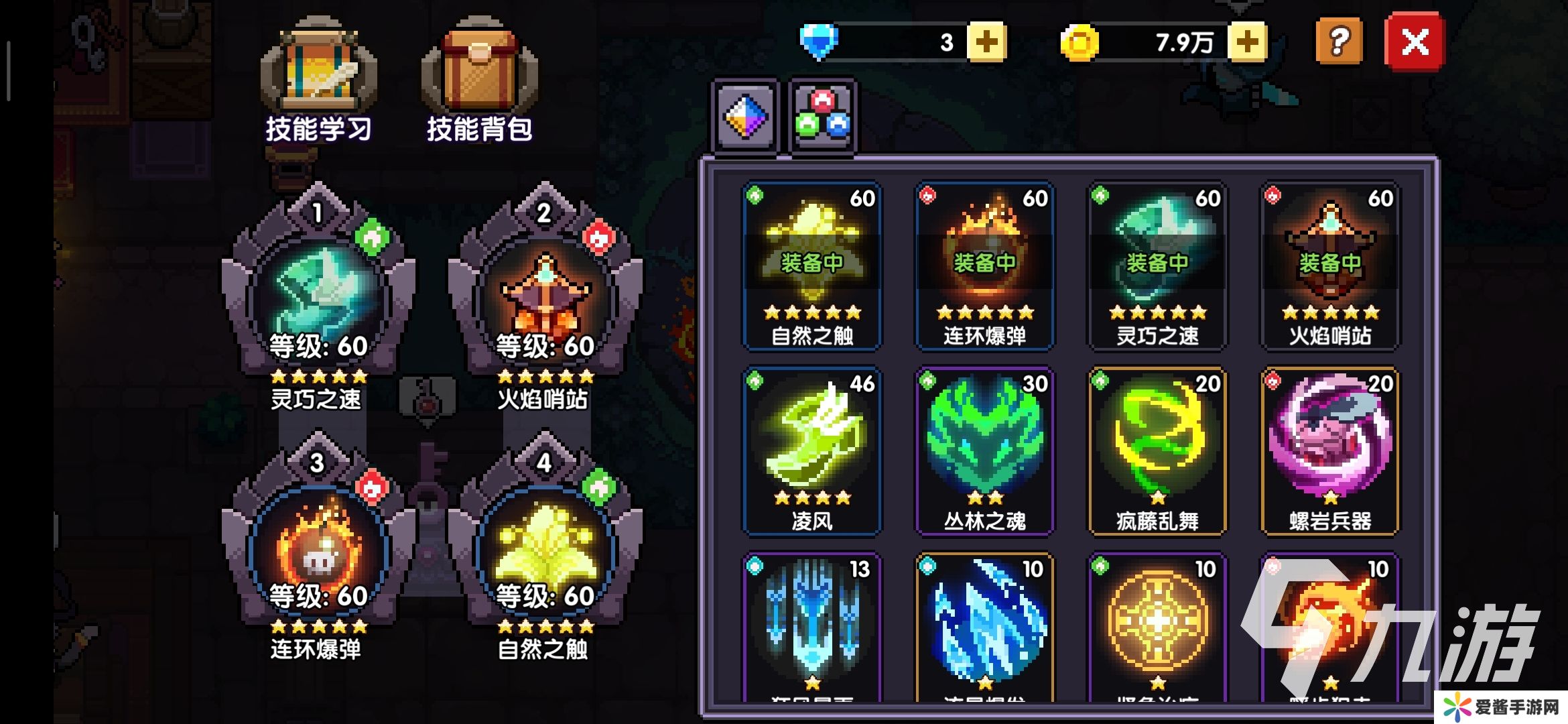Pick the 丛林之魂 level 30 skill card
The width and height of the screenshot is (1568, 724).
pos(984,450)
